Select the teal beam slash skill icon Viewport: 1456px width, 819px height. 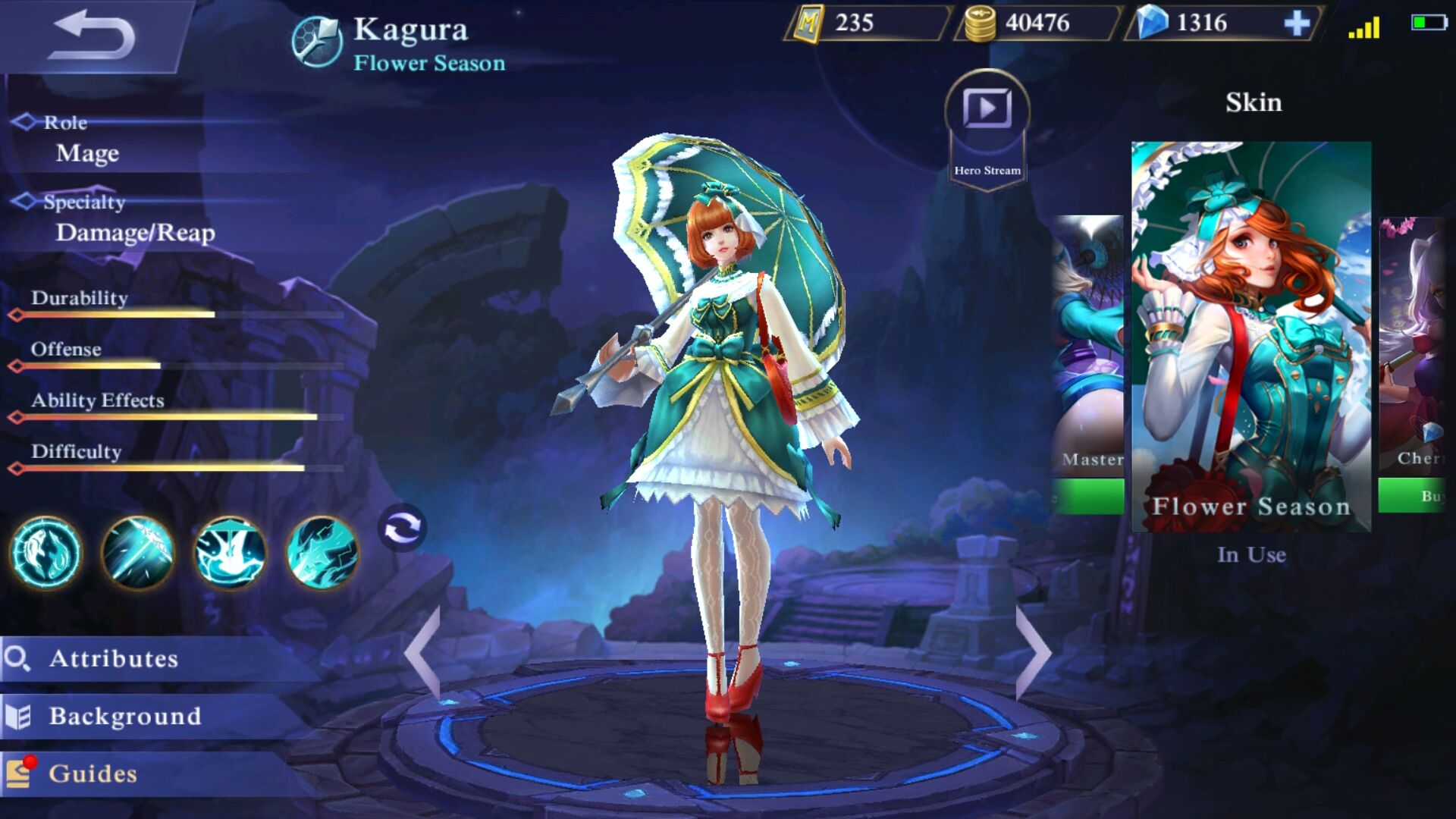pos(138,554)
